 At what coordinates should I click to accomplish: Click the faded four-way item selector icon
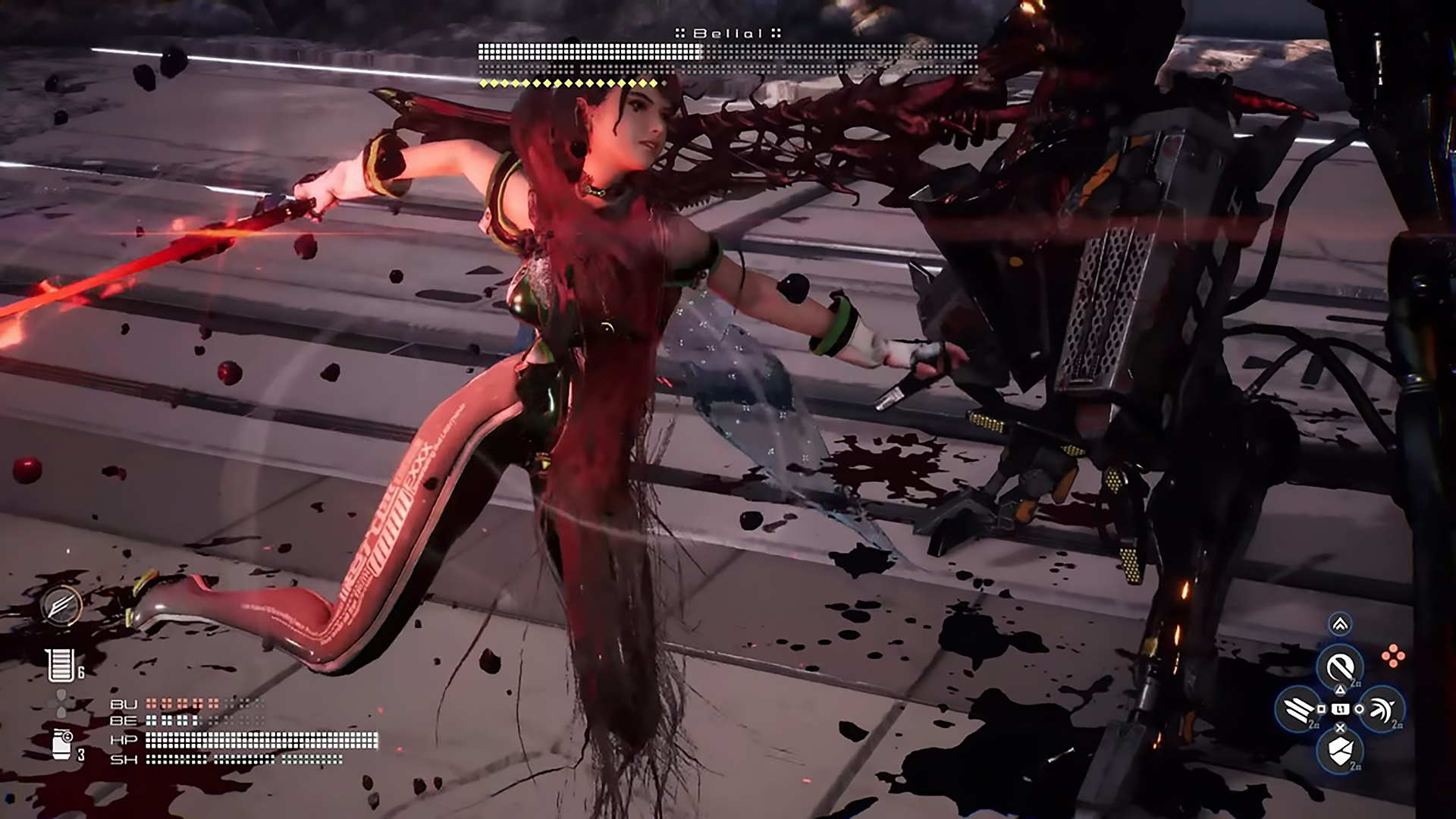point(61,703)
